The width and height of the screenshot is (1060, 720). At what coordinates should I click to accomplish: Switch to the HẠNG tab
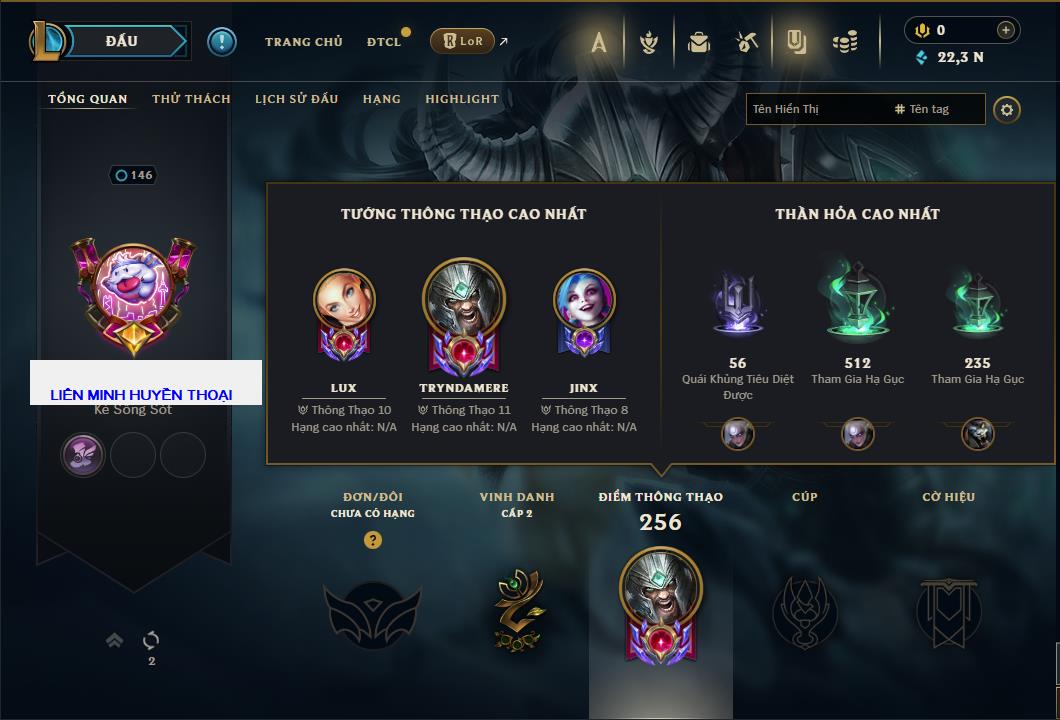coord(382,99)
